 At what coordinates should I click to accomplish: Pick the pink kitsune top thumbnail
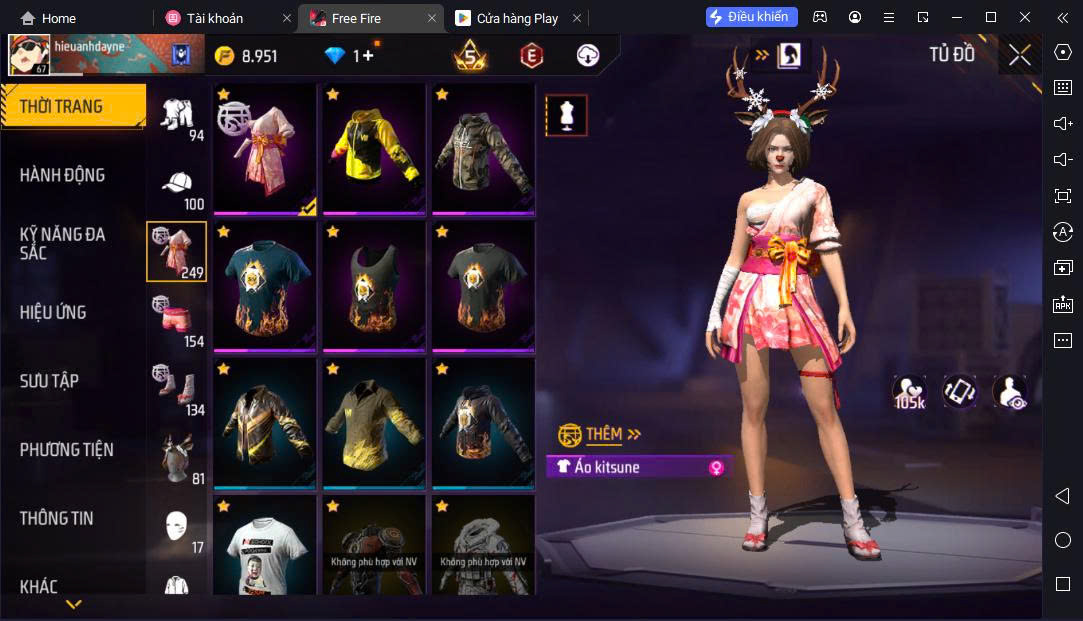click(264, 147)
